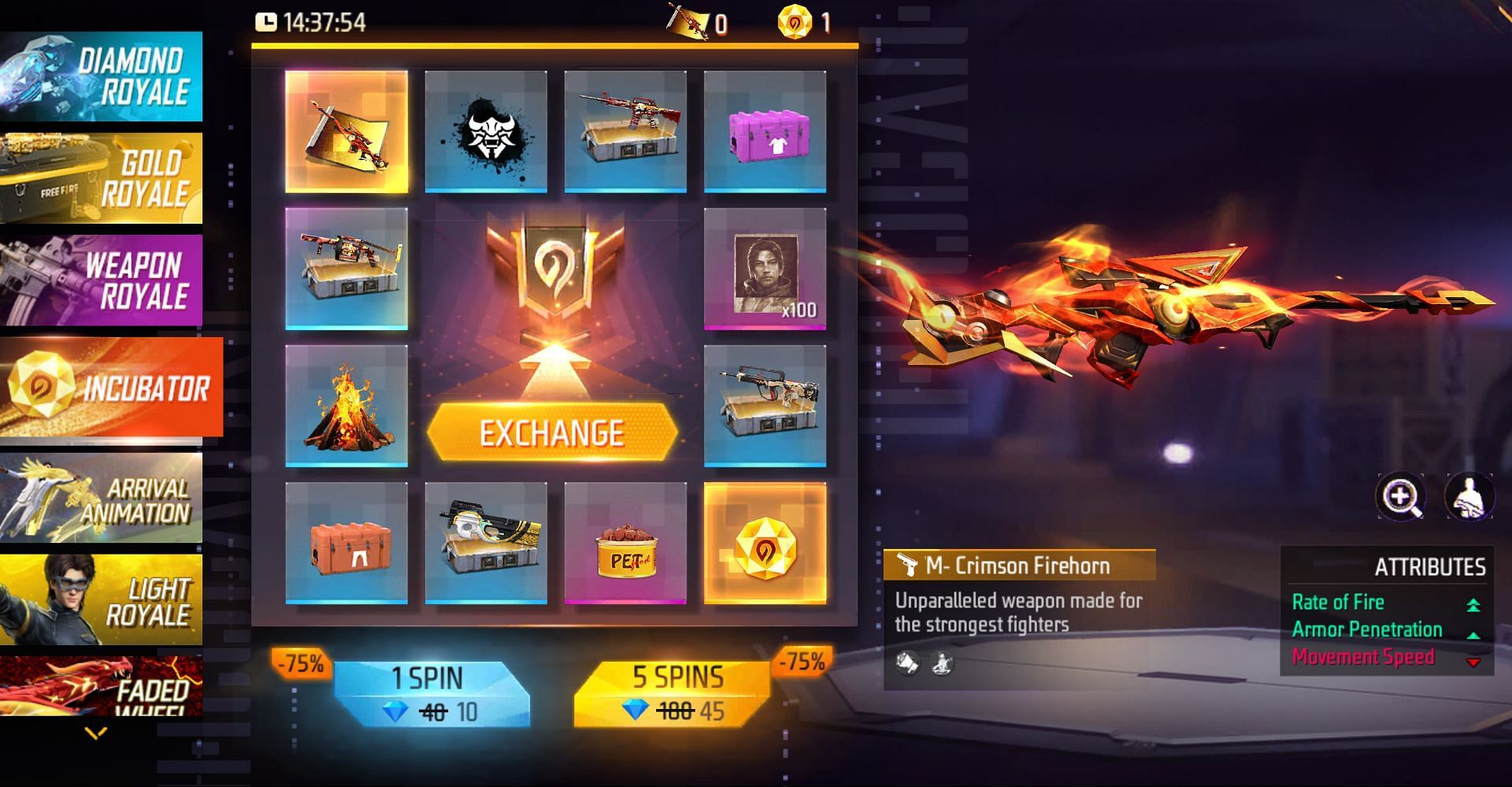1512x787 pixels.
Task: Choose the pink clothing crate prize
Action: pyautogui.click(x=765, y=132)
